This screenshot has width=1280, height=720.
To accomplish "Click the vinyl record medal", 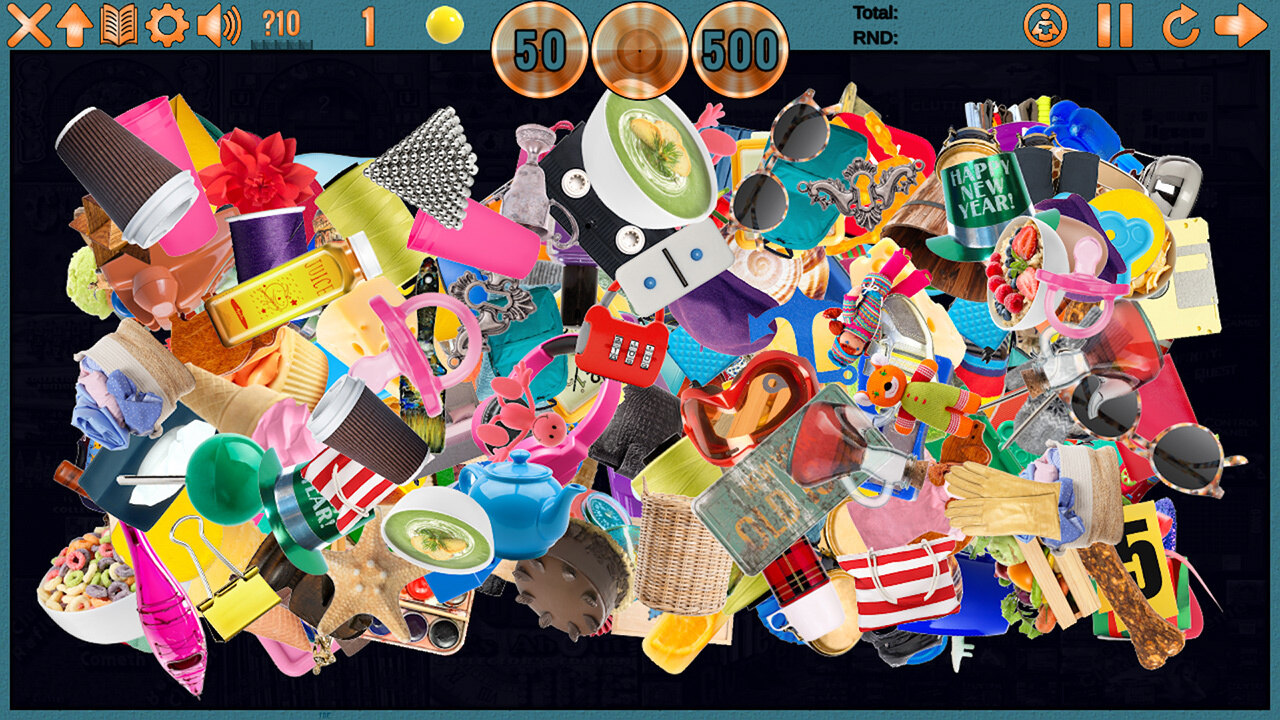I will [x=640, y=50].
